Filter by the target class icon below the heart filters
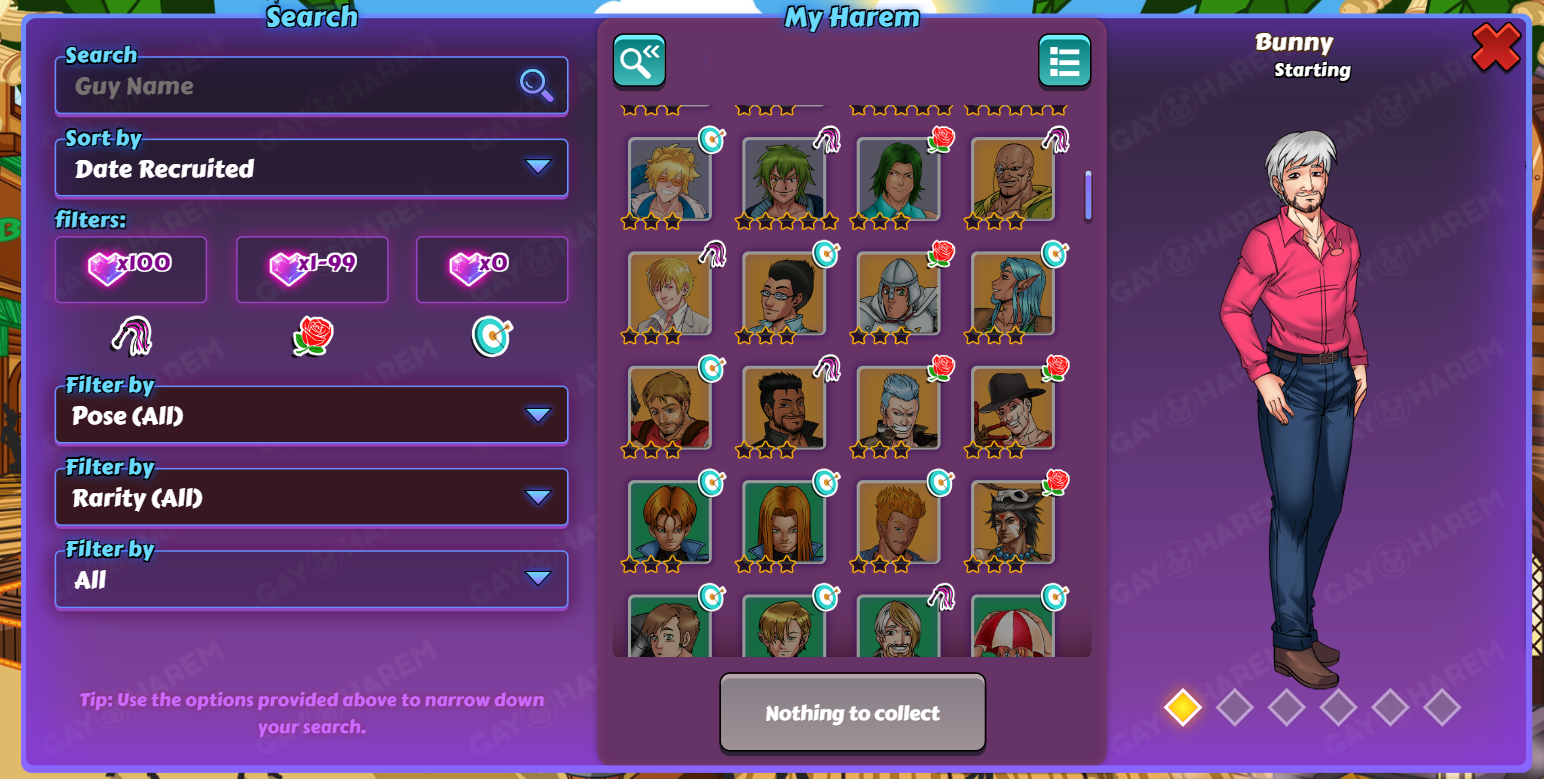The image size is (1544, 779). 491,338
